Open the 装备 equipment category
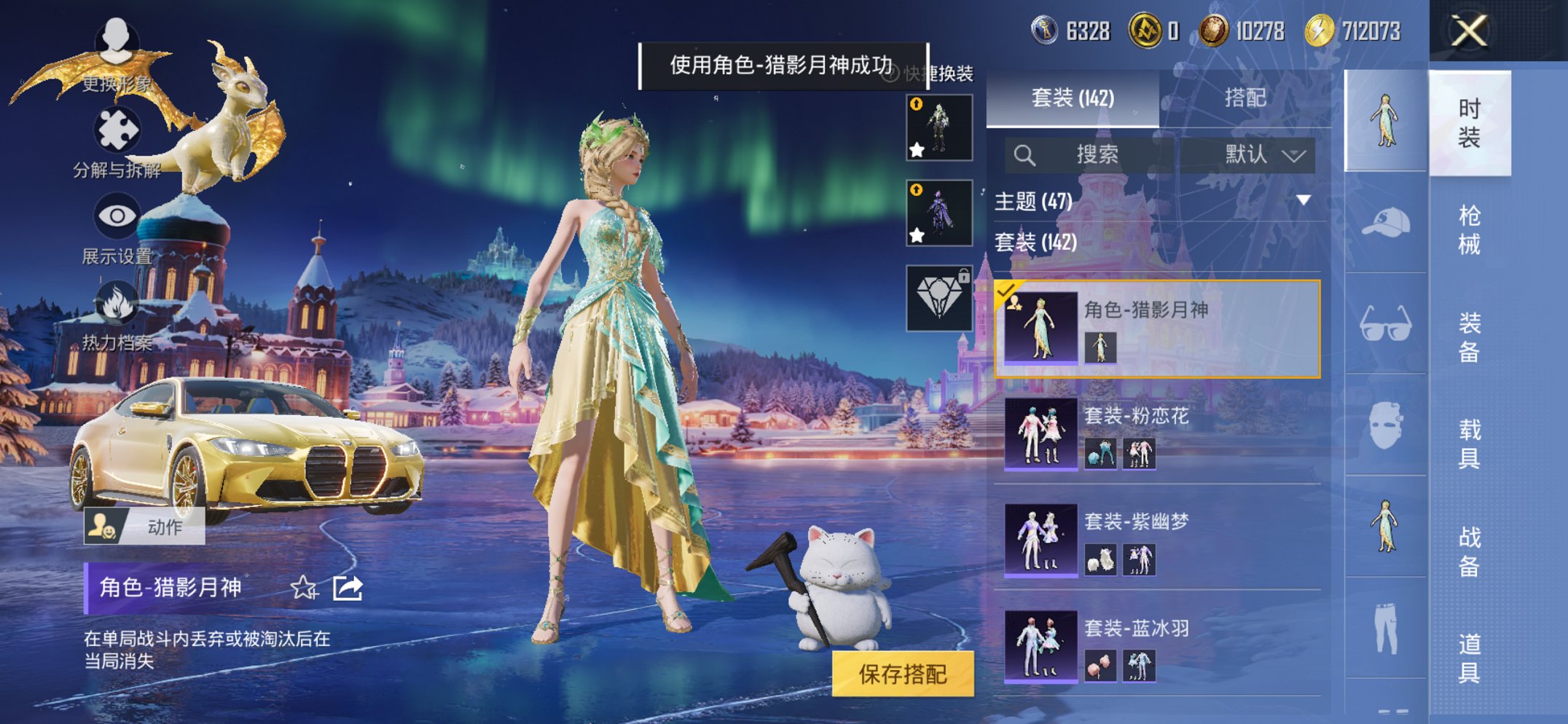 tap(1469, 337)
